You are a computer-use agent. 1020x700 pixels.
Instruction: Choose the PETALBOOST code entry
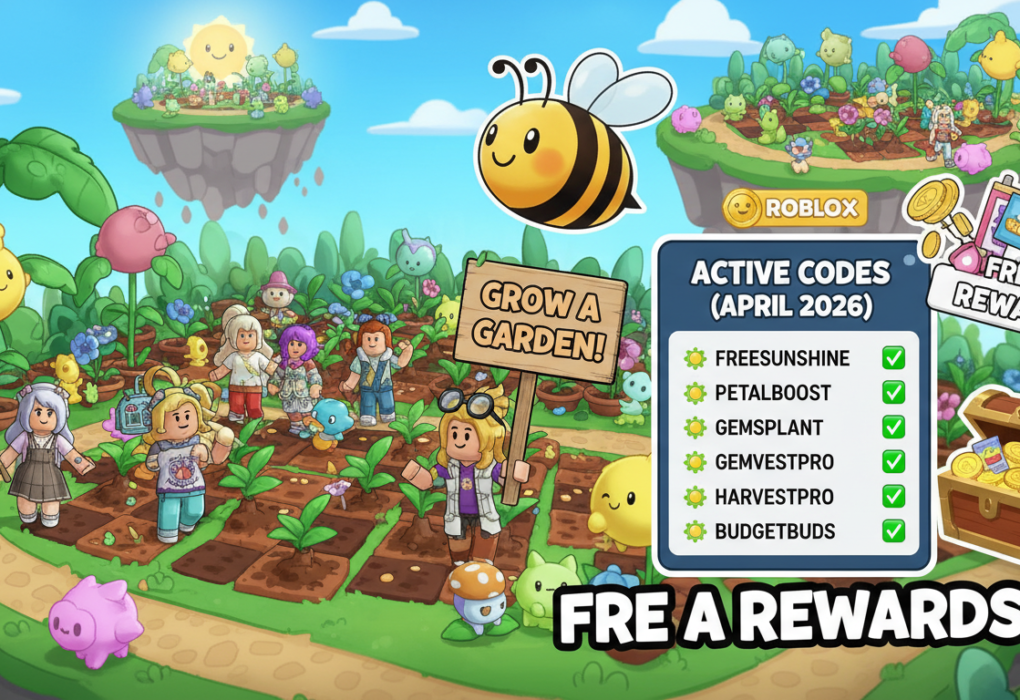click(x=772, y=393)
